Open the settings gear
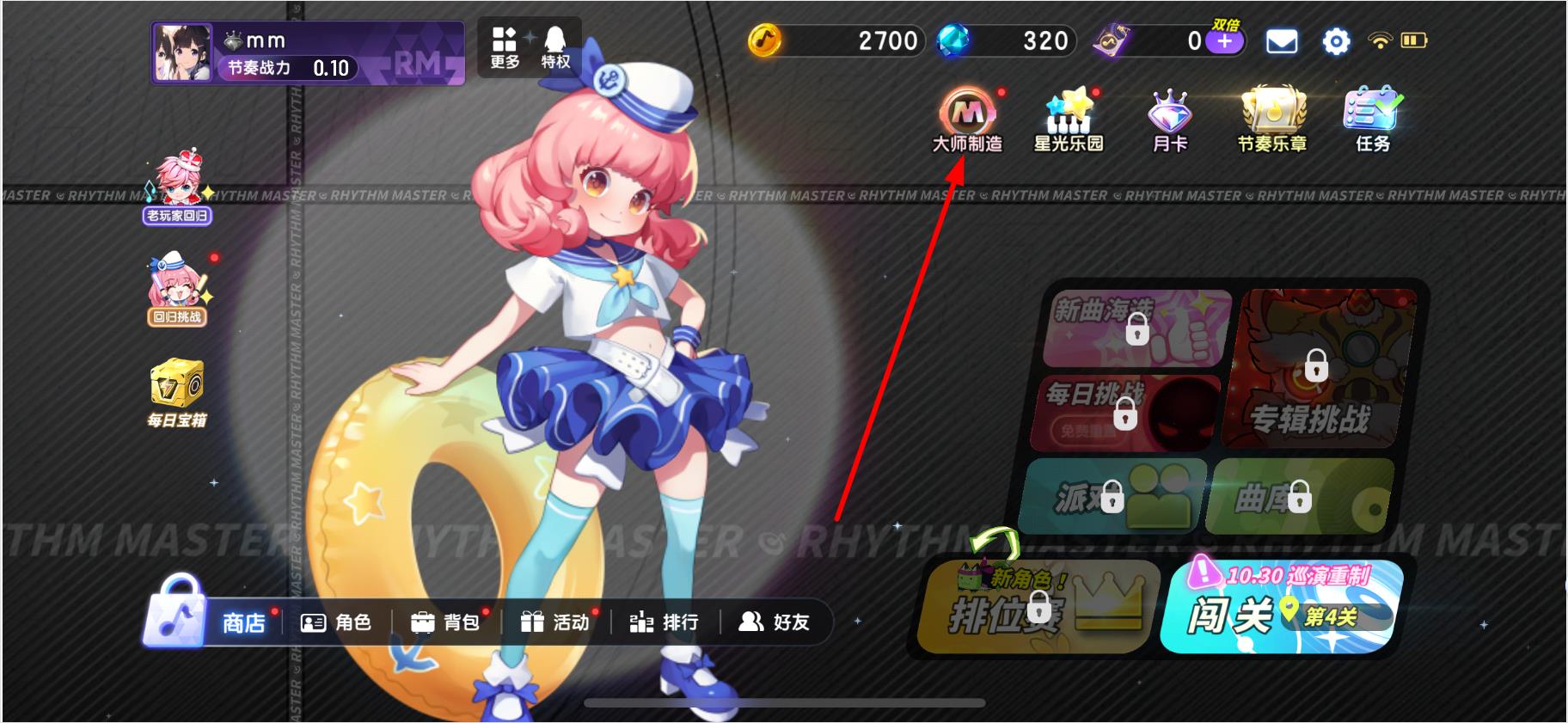 (1335, 41)
